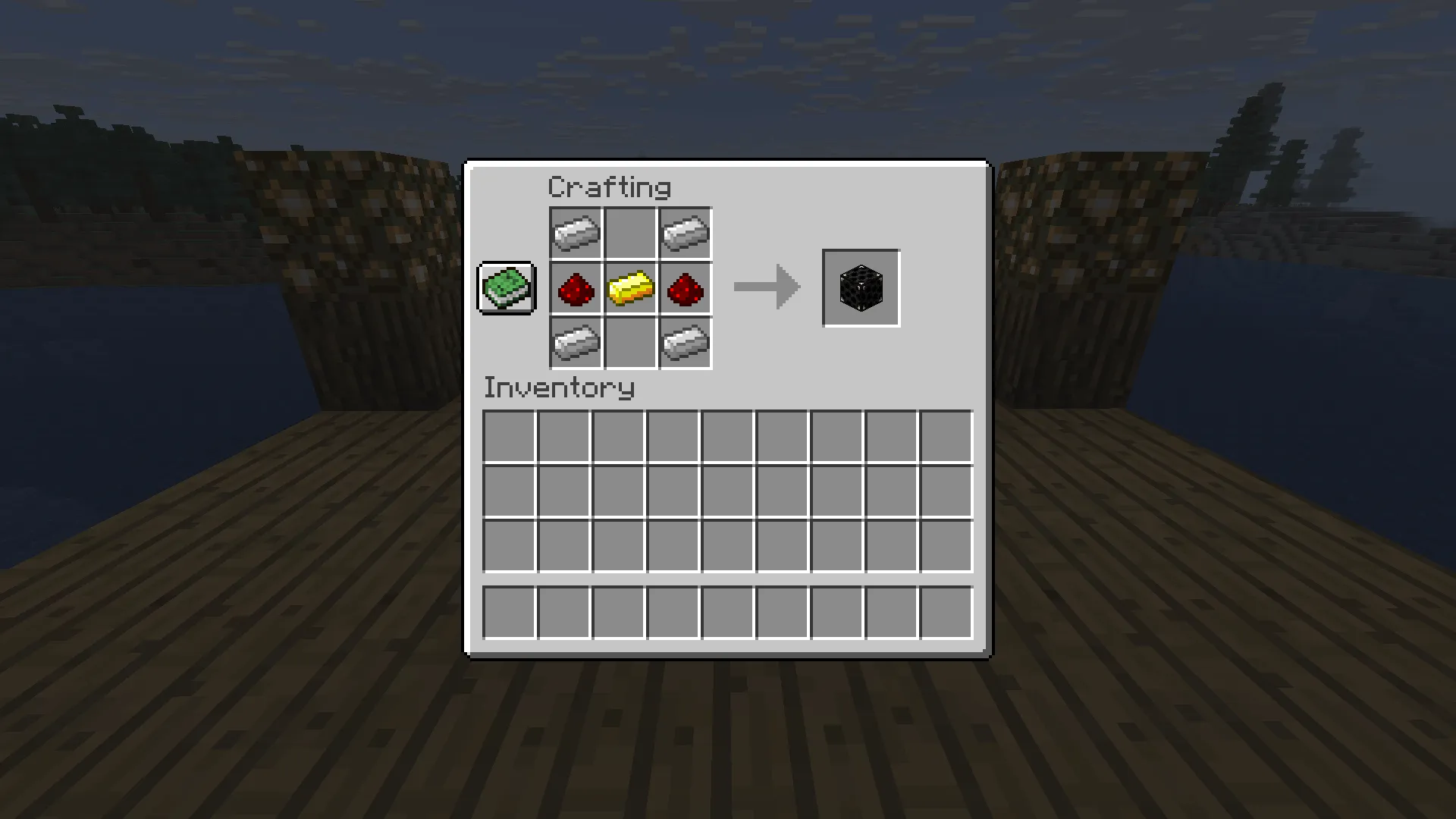Select the iron ingot in the top-left grid slot
Screen dimensions: 1456x819
576,233
